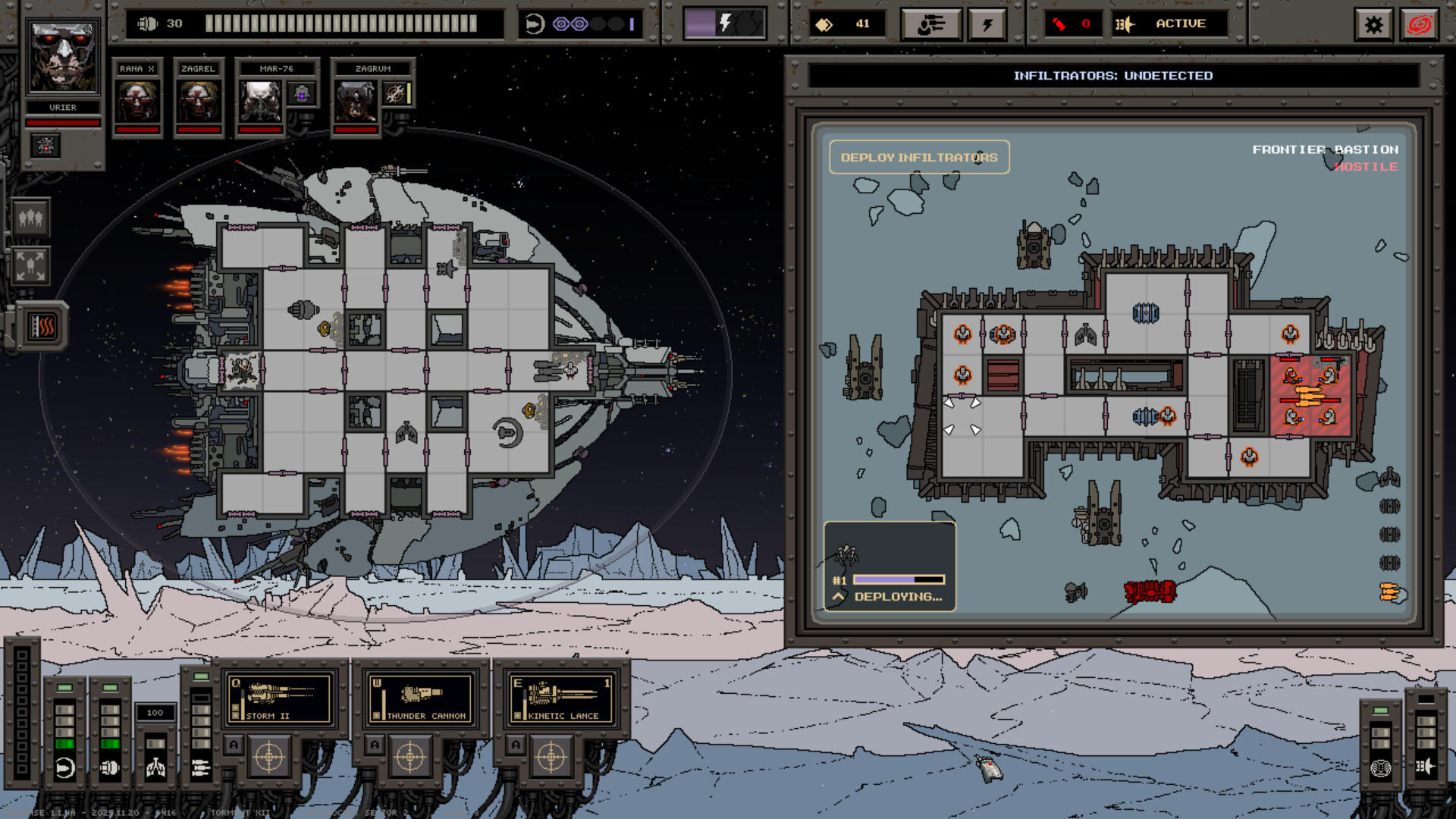Select the Thunder Cannon weapon
This screenshot has width=1456, height=819.
421,698
